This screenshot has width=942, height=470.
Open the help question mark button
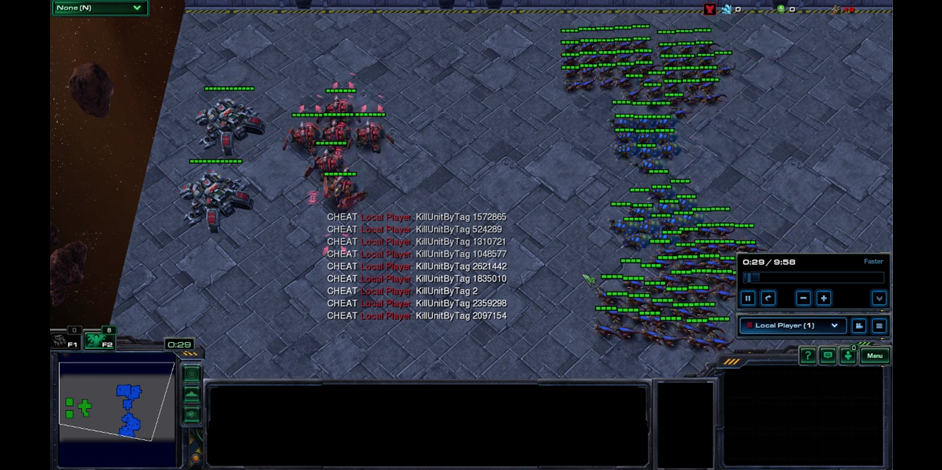808,356
